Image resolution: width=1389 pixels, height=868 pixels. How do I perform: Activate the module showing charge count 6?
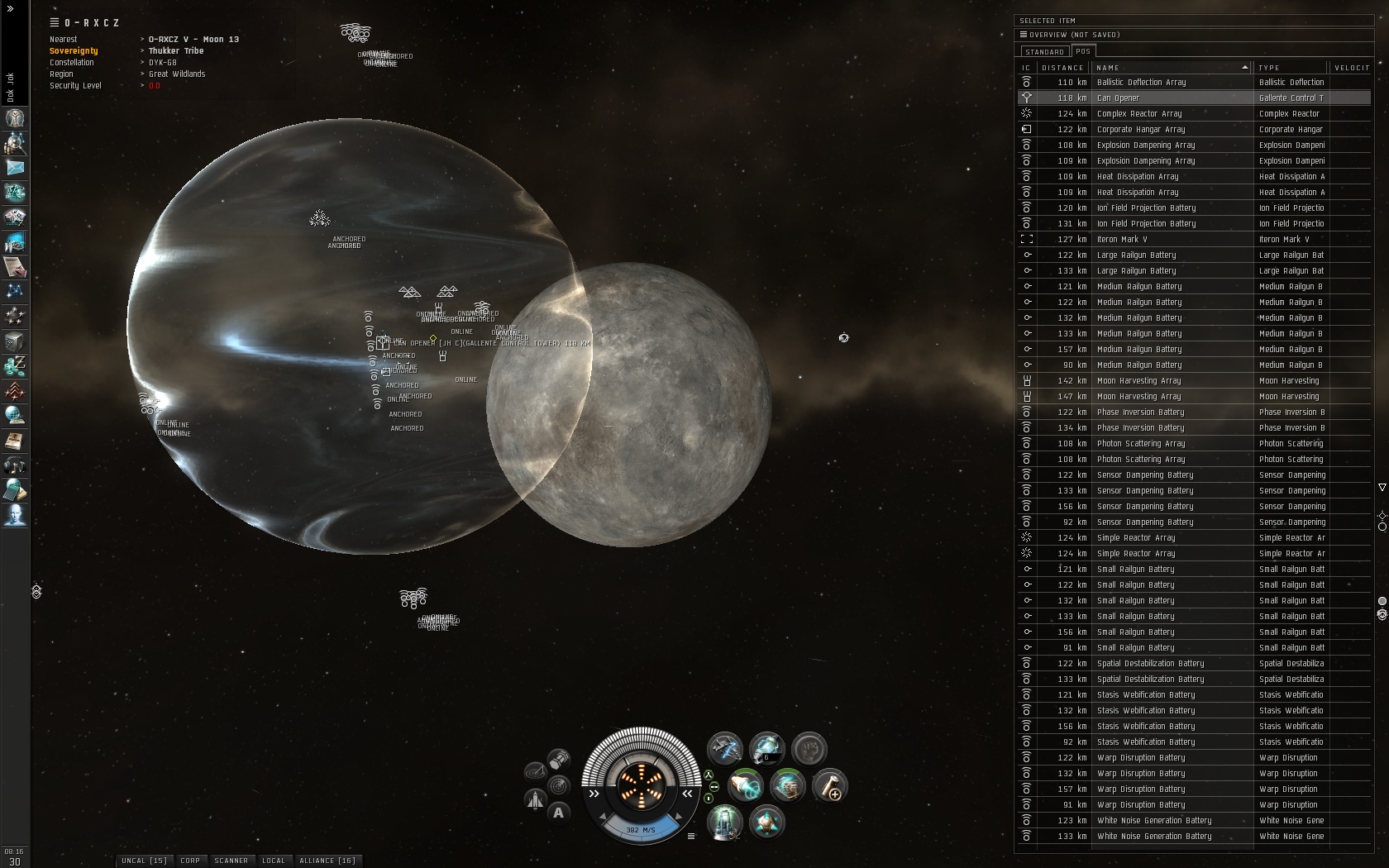766,750
